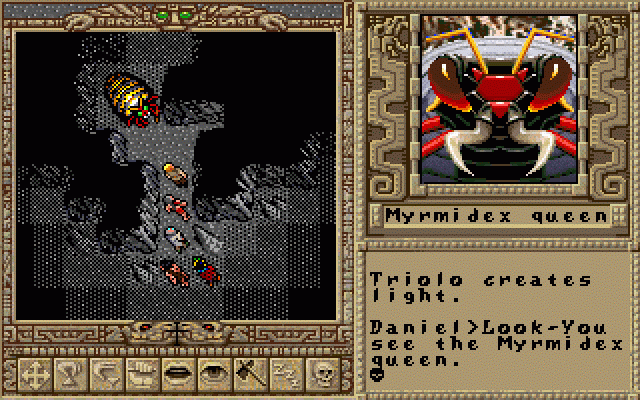Click the goblet command icon
Viewport: 640px width, 400px height.
click(68, 375)
